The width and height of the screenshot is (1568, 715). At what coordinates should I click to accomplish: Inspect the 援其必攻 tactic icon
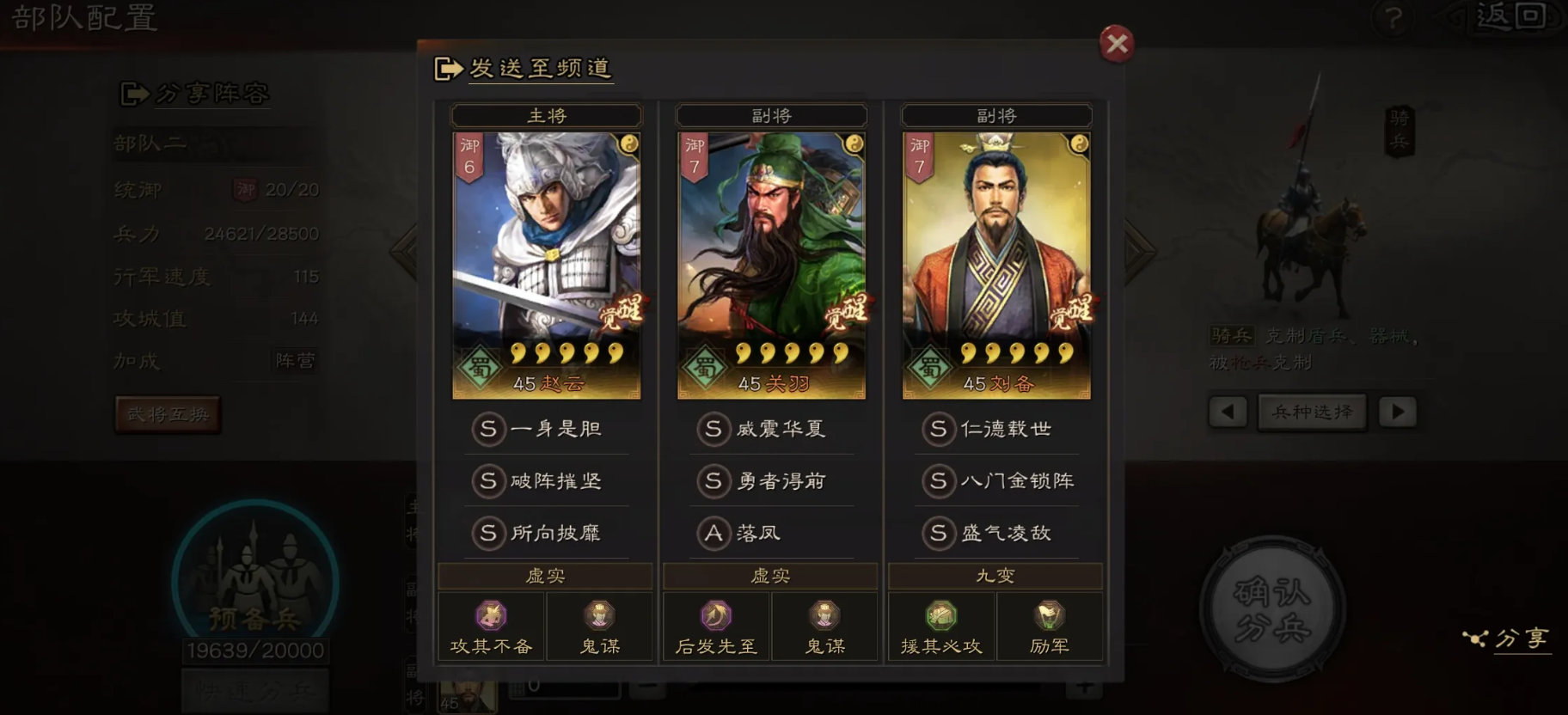pos(941,616)
